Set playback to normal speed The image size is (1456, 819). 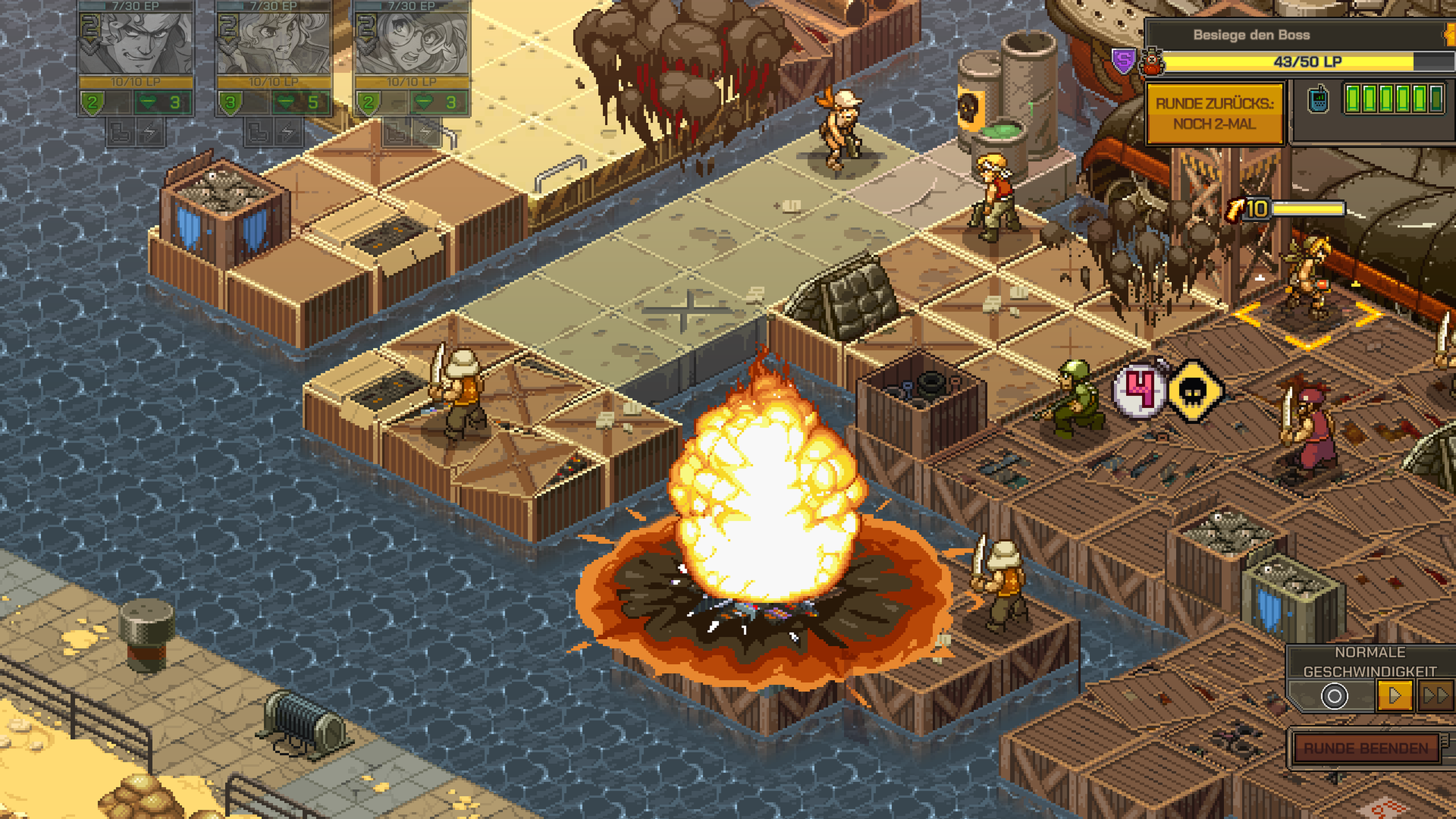(x=1395, y=695)
